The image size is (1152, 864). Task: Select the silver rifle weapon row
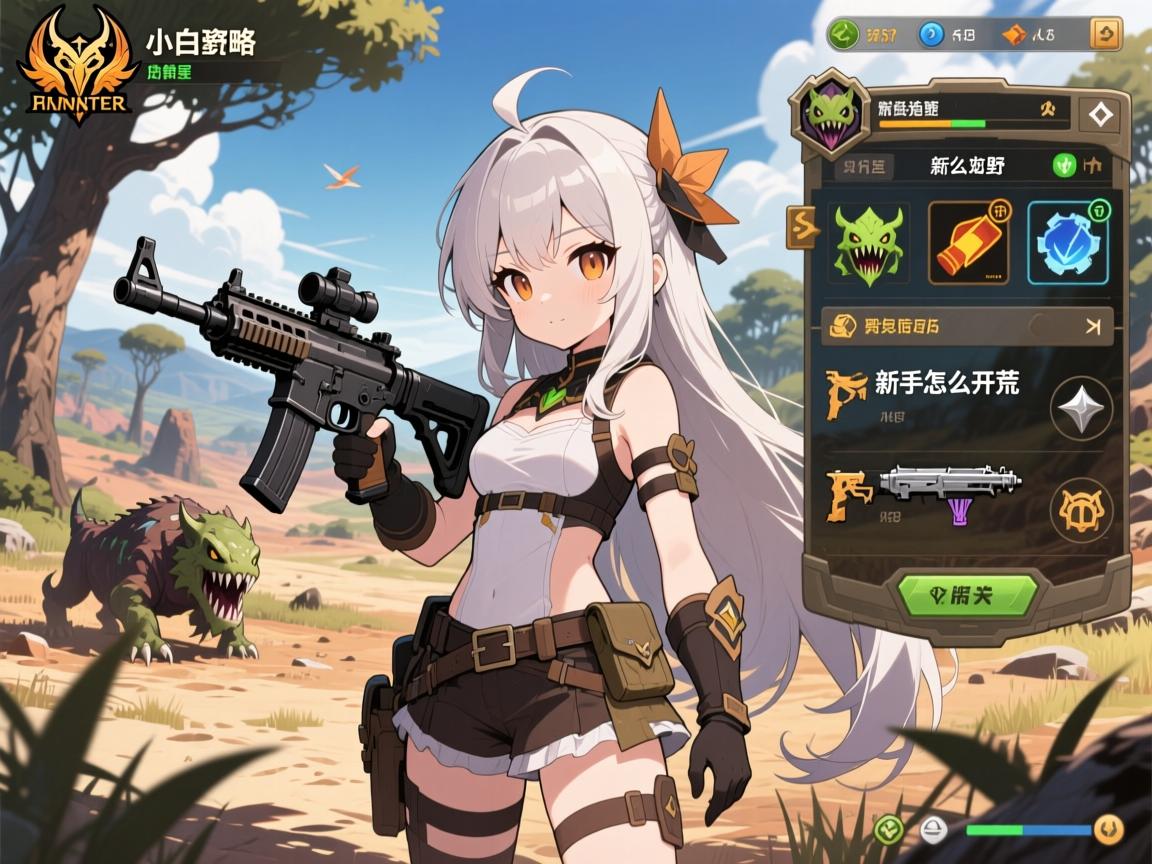tap(948, 489)
